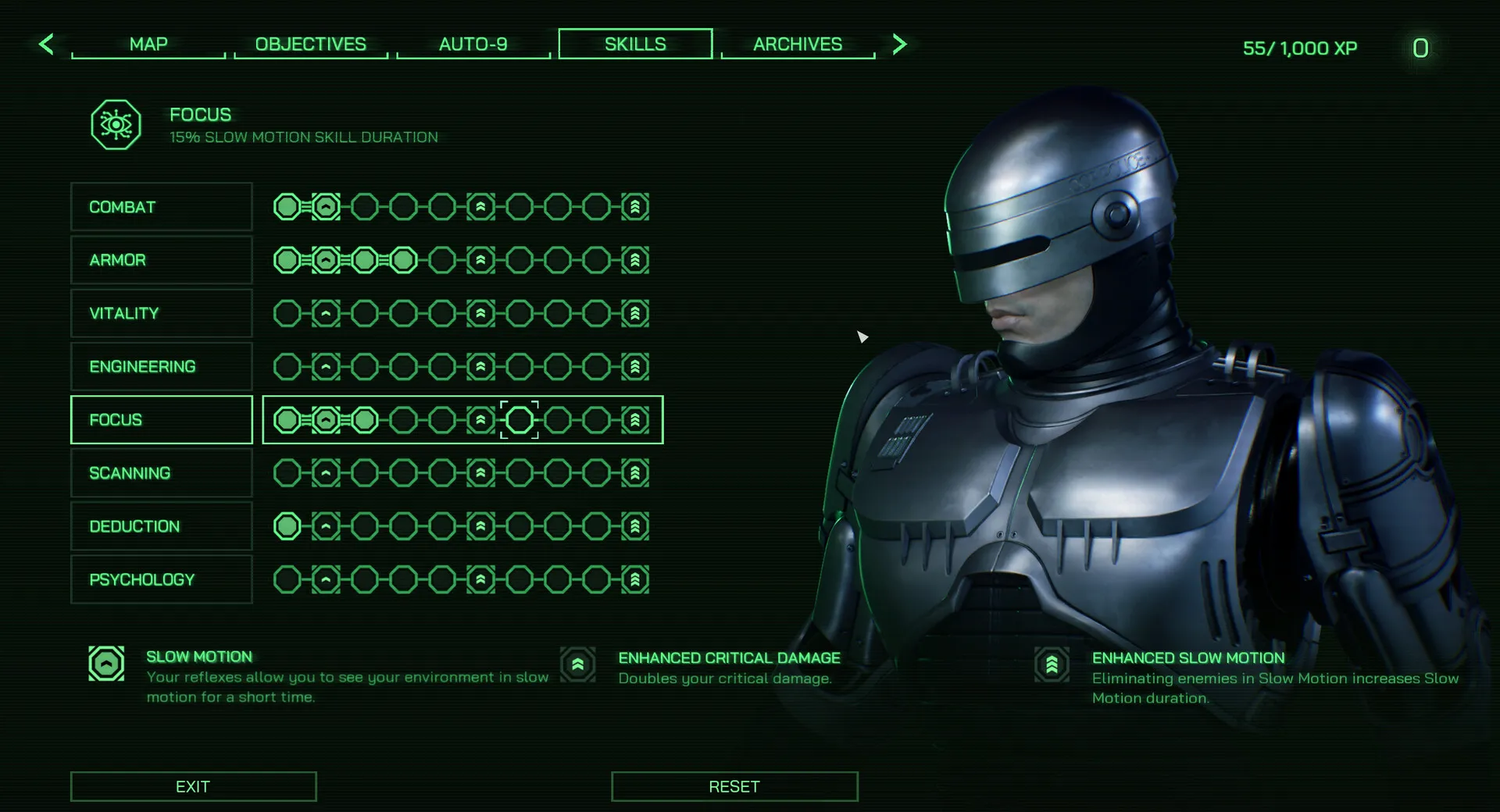This screenshot has width=1500, height=812.
Task: Click the left navigation arrow beside MAP
Action: (46, 45)
